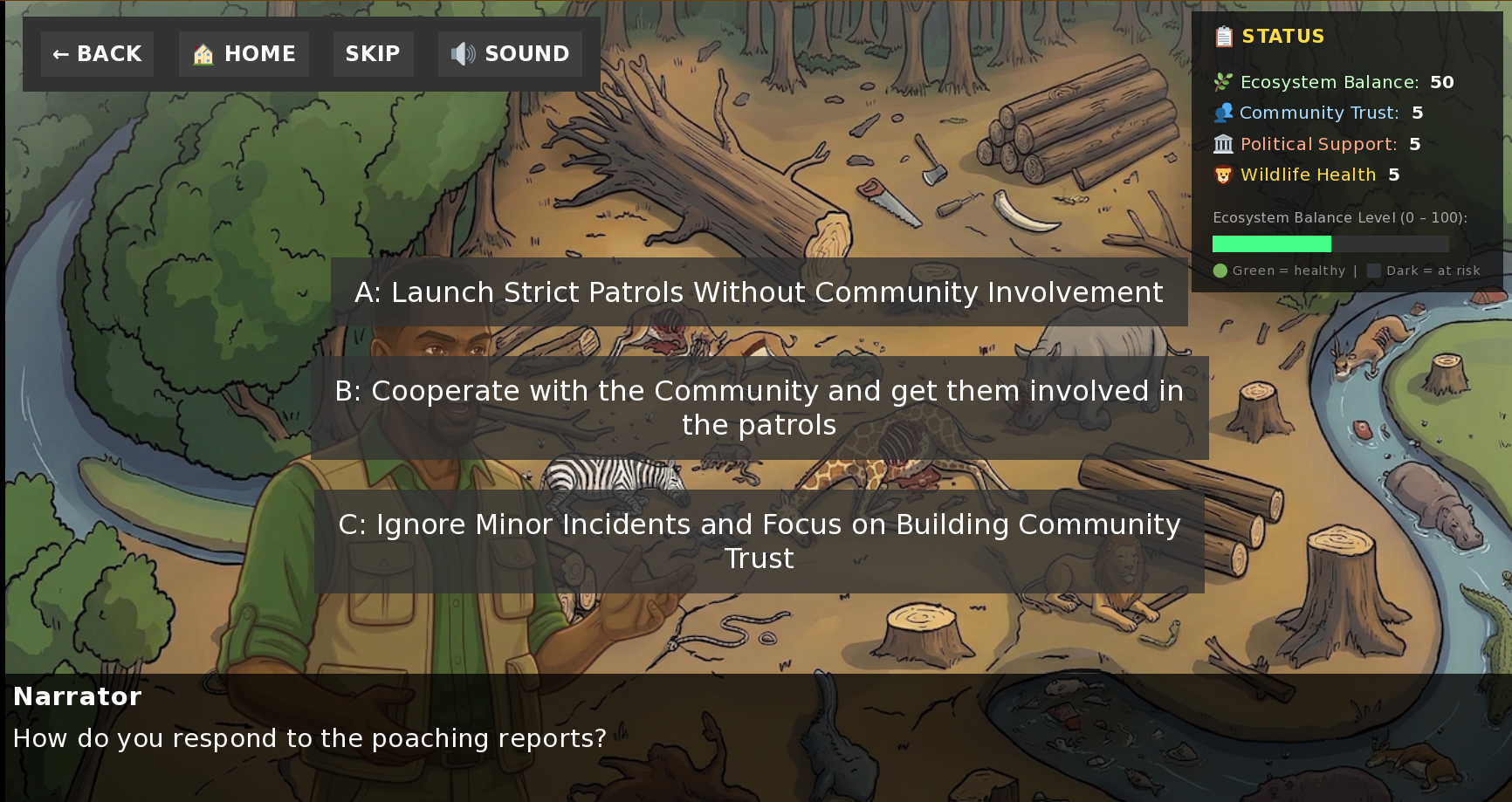Screen dimensions: 1512x802
Task: Click the Ecosystem Balance Level progress bar
Action: click(1329, 243)
